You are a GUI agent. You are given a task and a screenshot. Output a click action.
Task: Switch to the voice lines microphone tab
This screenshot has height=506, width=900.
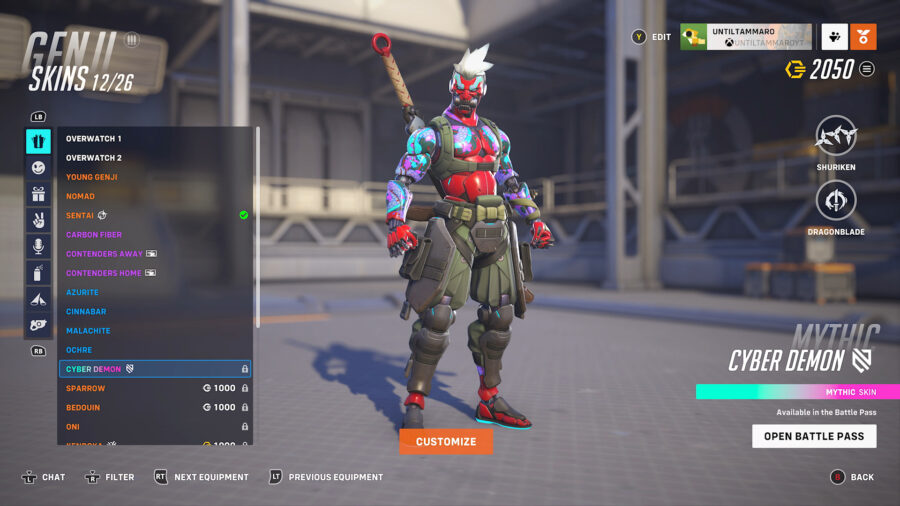38,246
